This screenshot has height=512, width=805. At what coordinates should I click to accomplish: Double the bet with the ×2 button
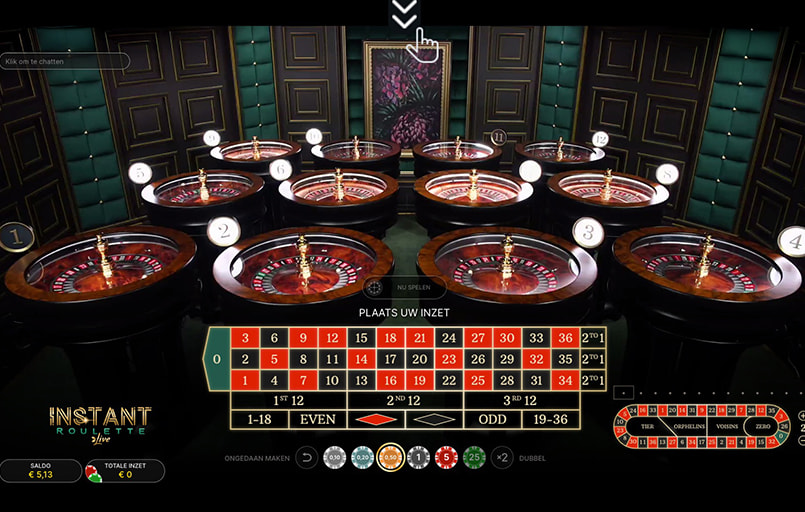click(502, 458)
